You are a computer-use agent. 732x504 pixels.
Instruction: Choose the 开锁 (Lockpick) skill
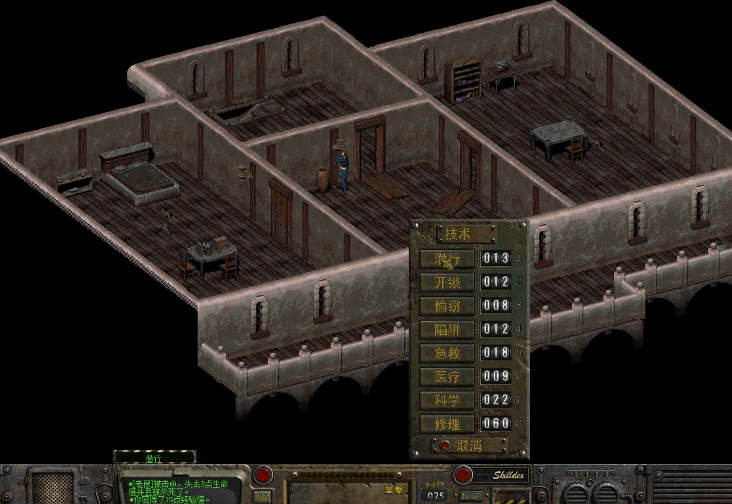click(x=446, y=283)
